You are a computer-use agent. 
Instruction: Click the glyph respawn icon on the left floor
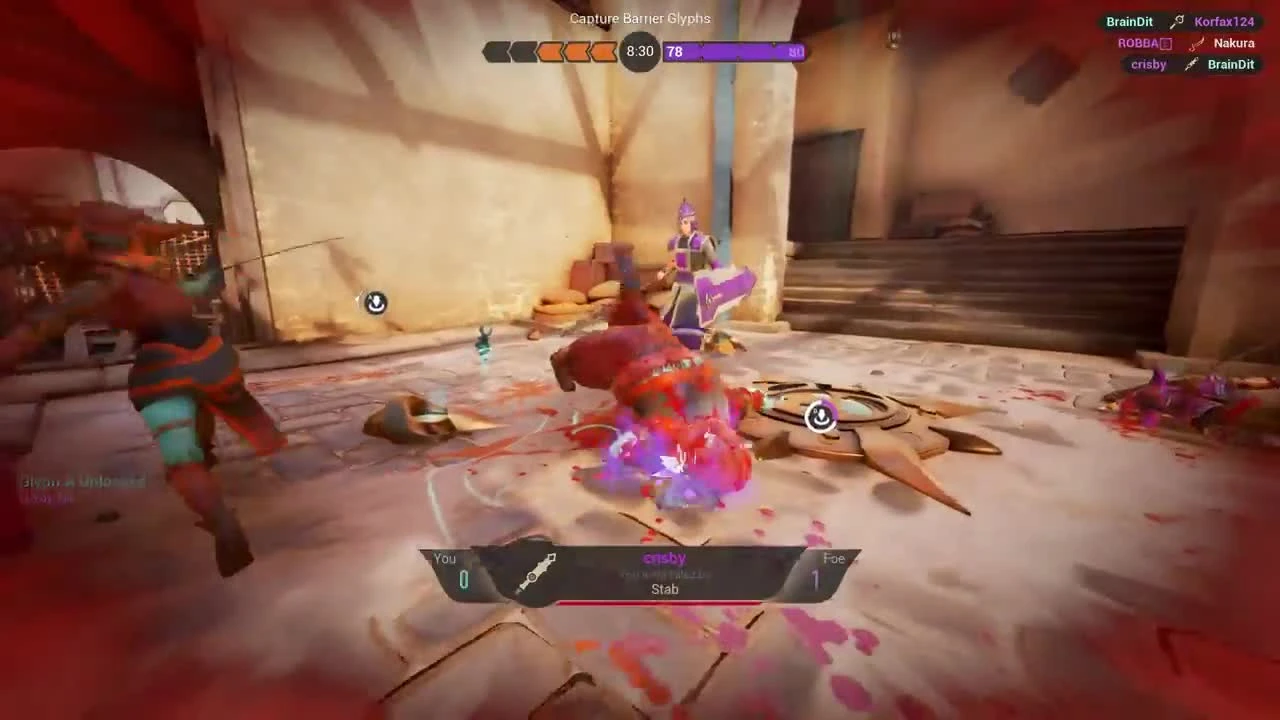[x=375, y=303]
